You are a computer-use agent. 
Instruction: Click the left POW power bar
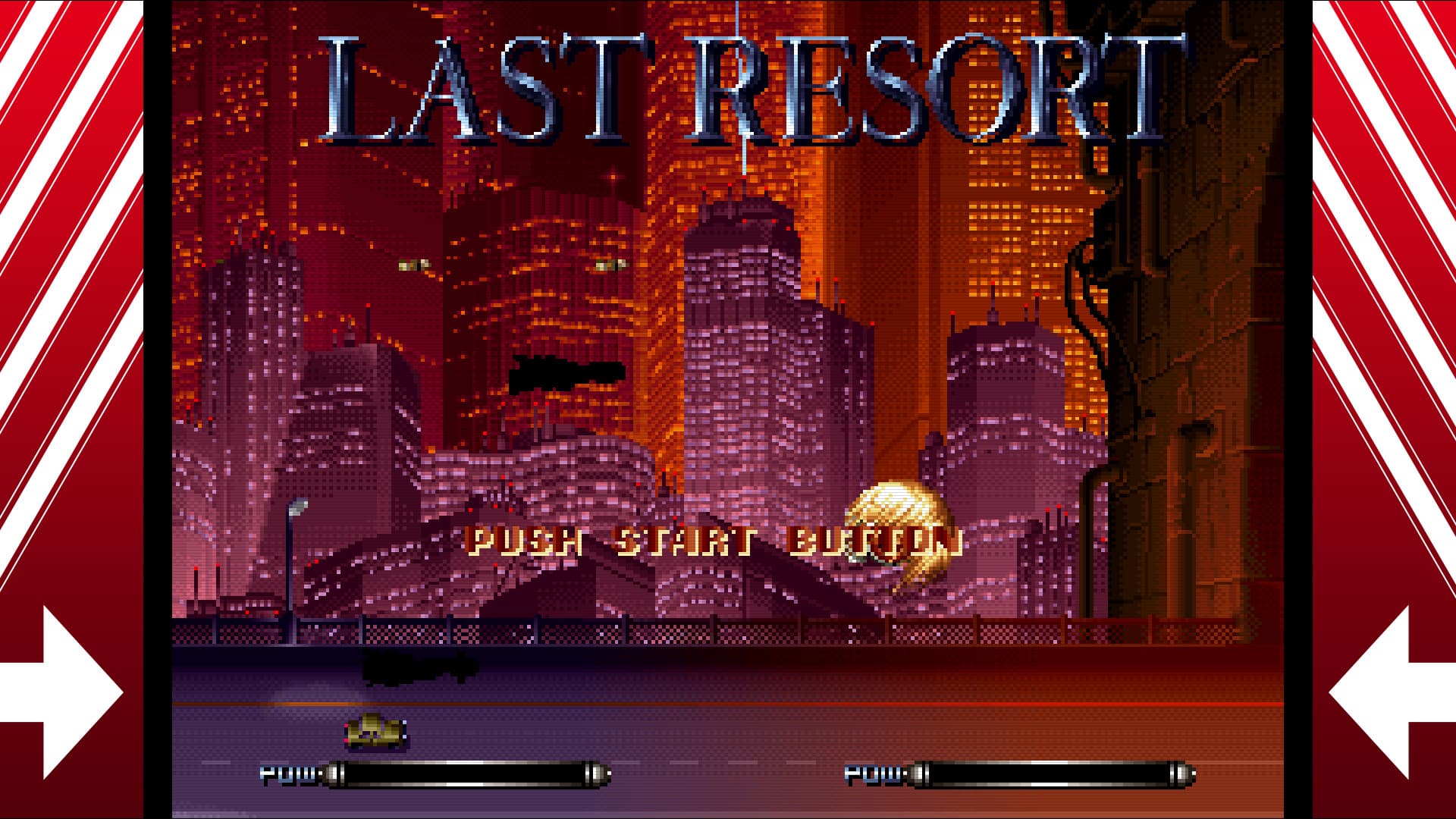[x=470, y=773]
